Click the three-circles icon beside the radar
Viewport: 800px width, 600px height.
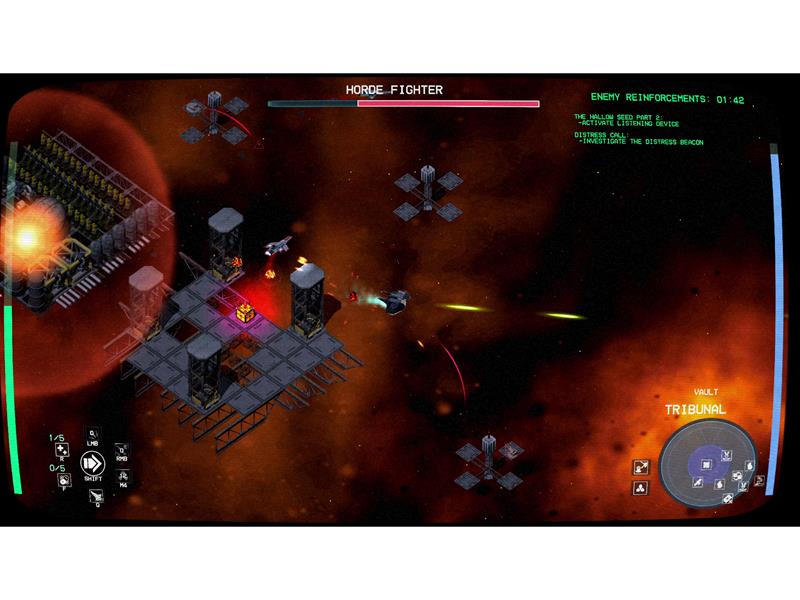(640, 488)
